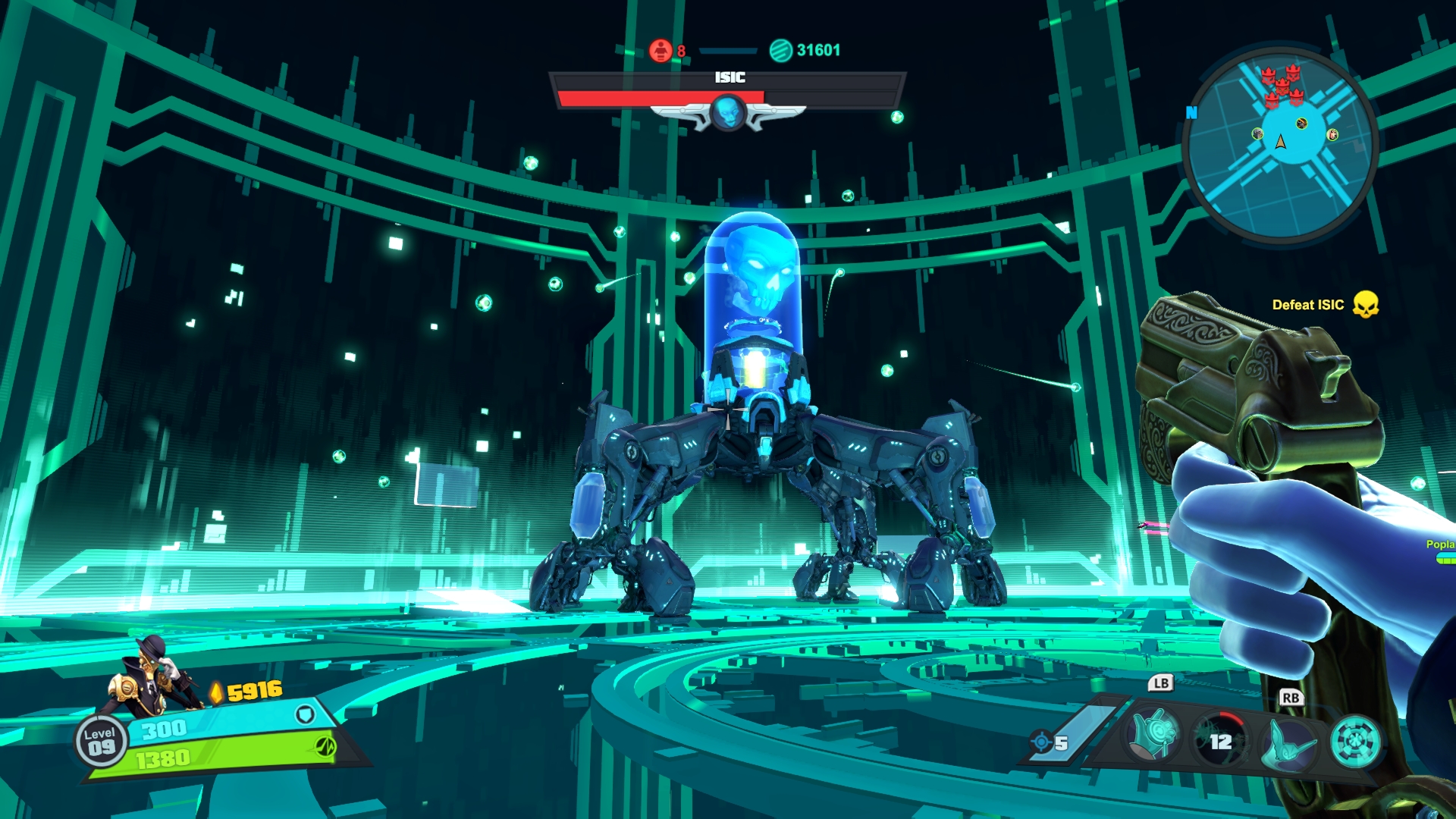
Task: Select the Level 09 badge
Action: [x=100, y=741]
